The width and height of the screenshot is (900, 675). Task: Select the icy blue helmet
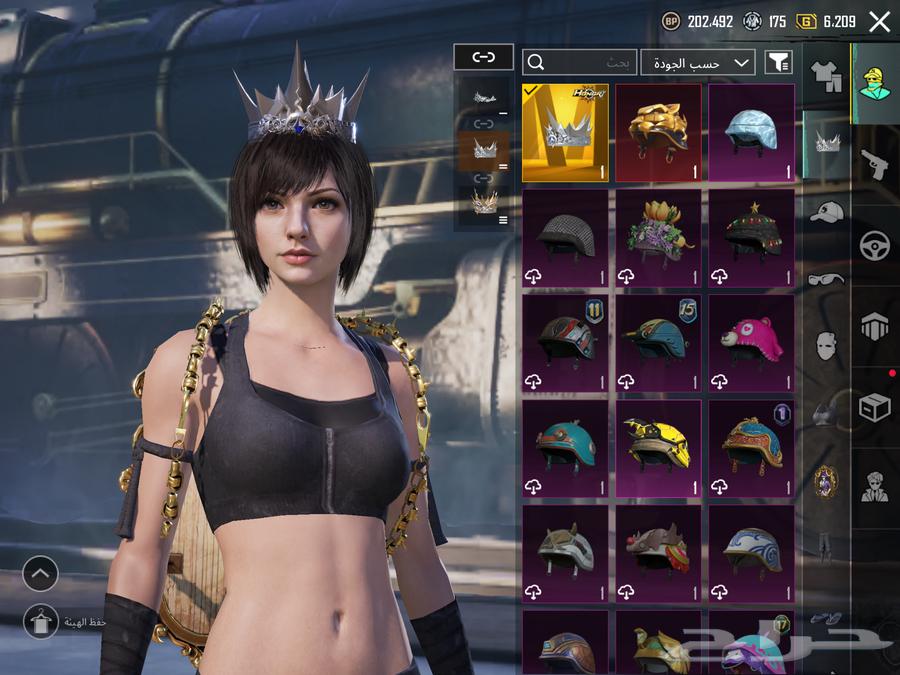pos(751,133)
